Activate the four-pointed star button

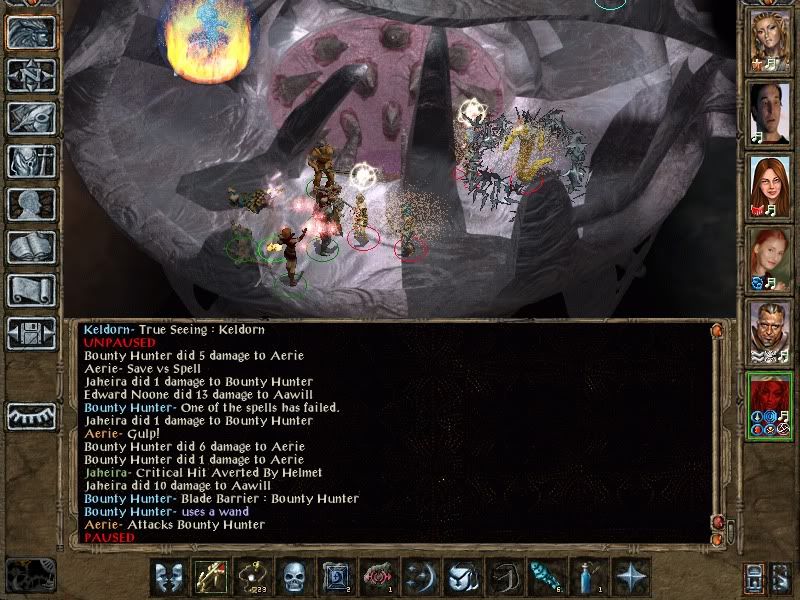point(631,577)
